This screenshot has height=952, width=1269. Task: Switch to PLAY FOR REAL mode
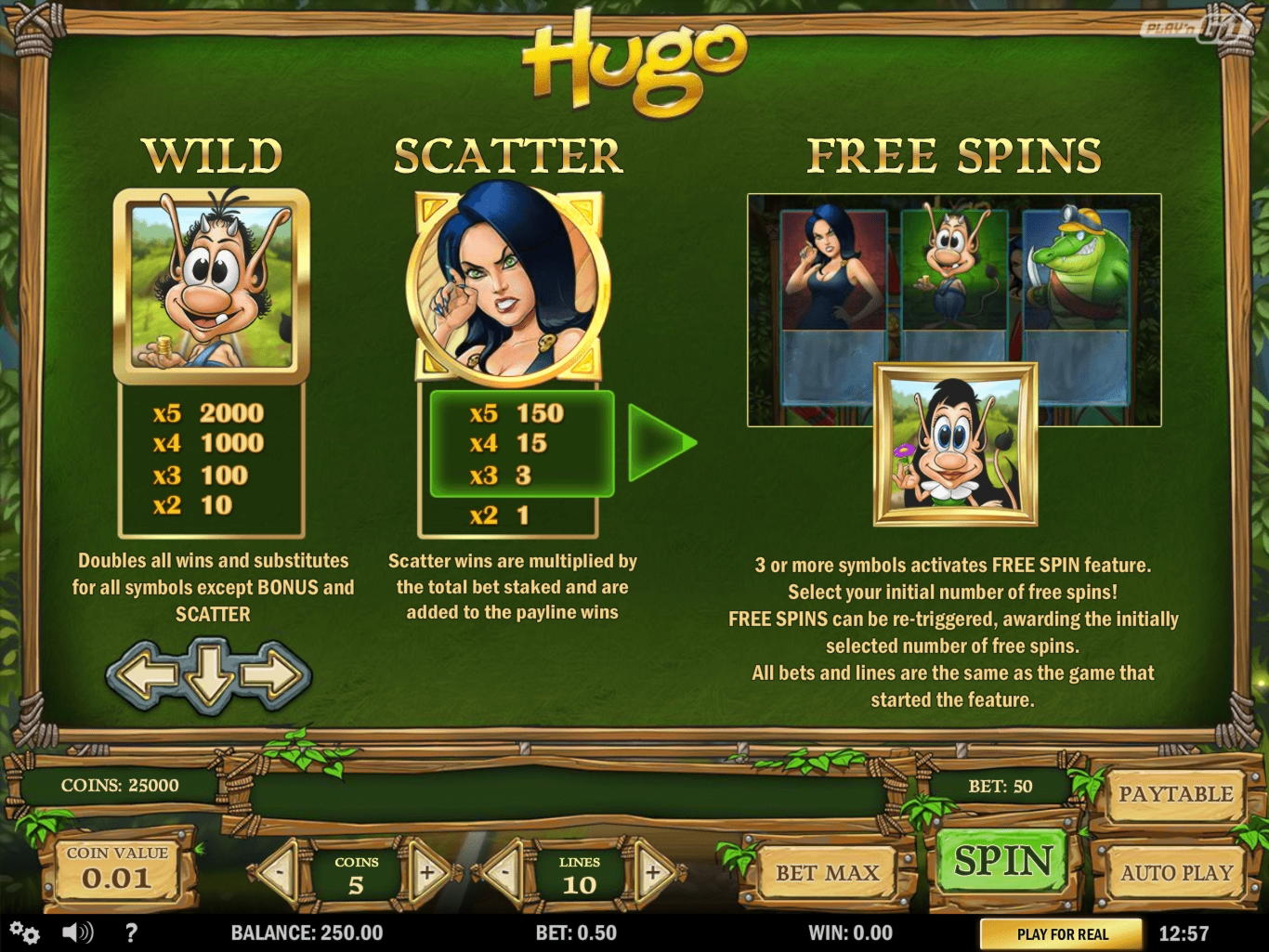(1062, 934)
